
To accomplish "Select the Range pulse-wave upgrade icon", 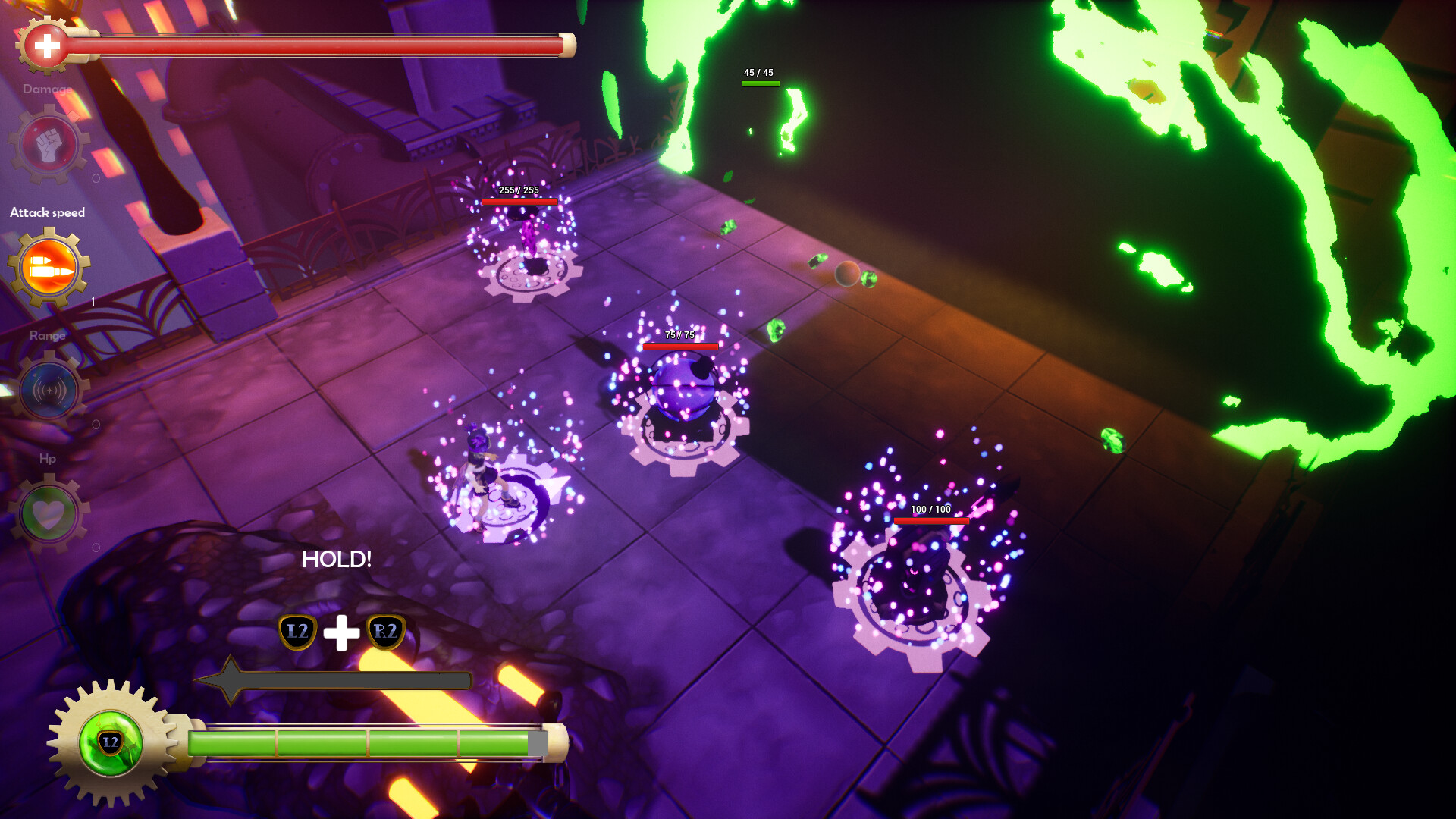I will pos(47,391).
